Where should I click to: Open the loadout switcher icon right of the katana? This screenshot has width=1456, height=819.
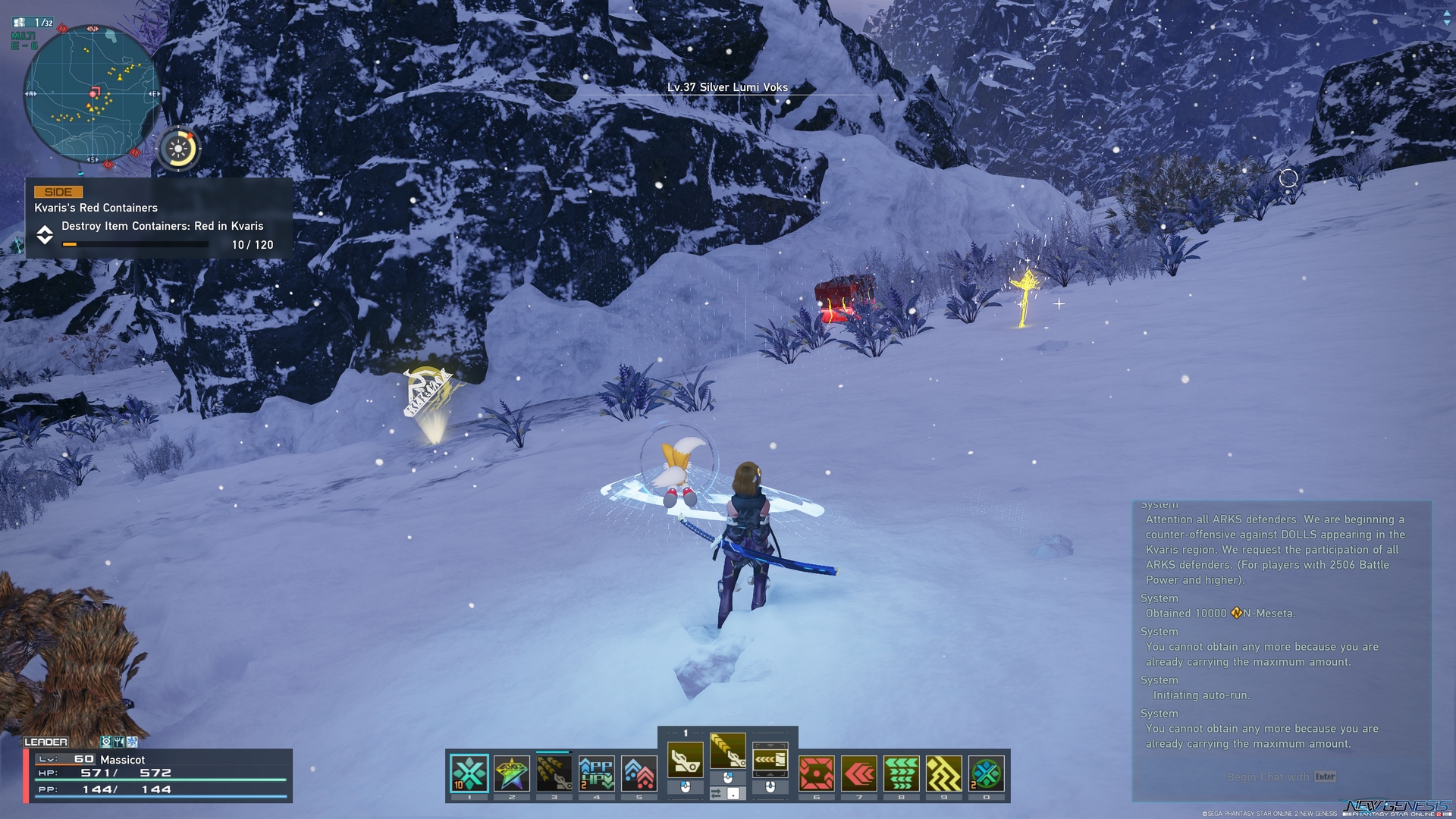click(770, 760)
